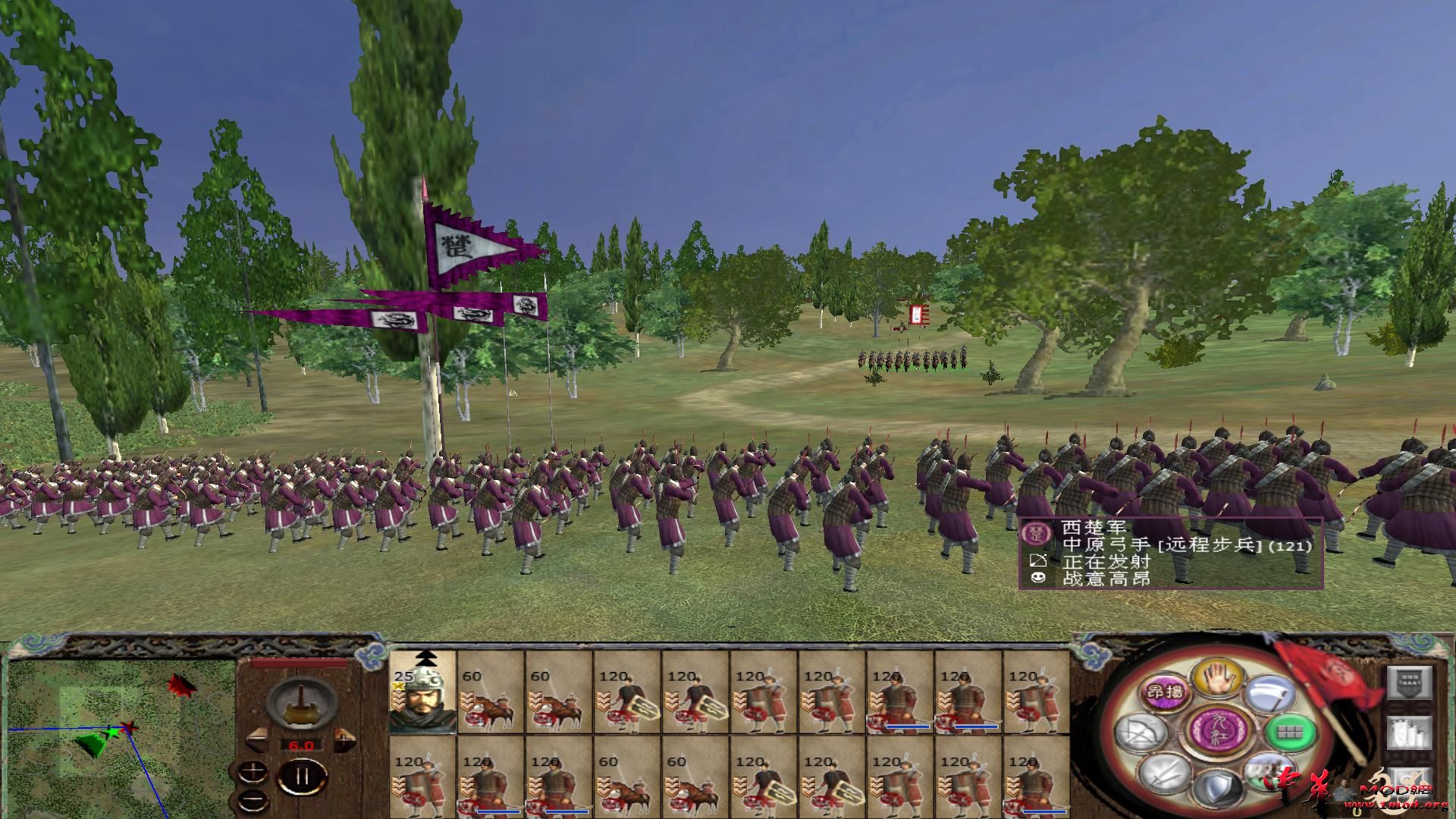Click the minus button to zoom the minimap out
This screenshot has height=819, width=1456.
(253, 800)
